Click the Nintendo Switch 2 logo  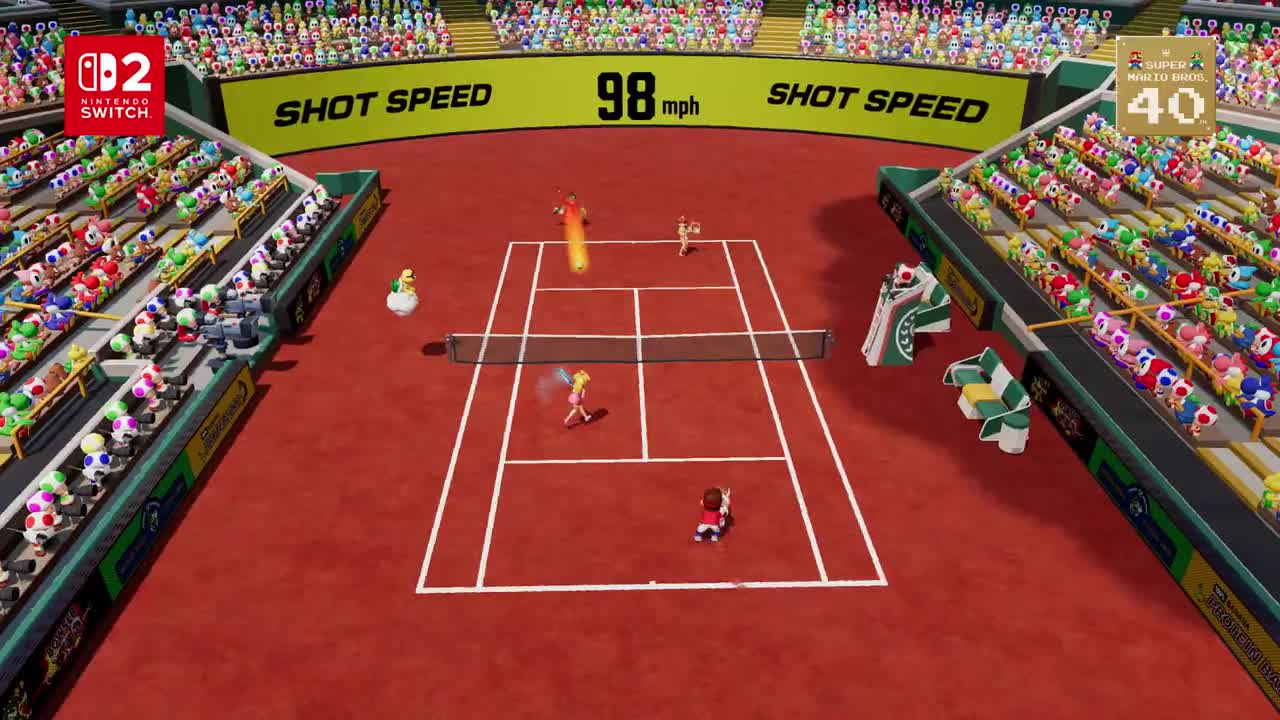click(114, 86)
